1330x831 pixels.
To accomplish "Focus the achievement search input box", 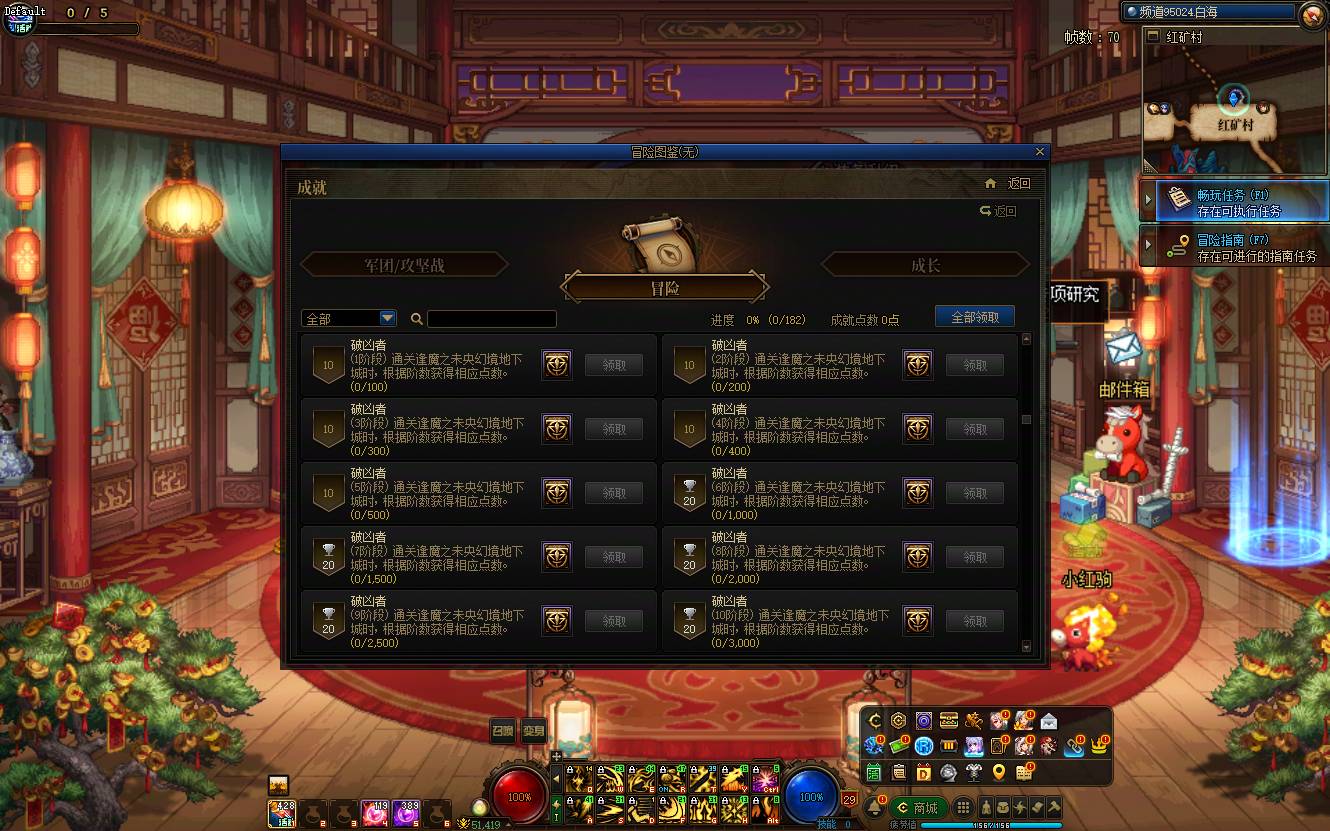I will [491, 319].
